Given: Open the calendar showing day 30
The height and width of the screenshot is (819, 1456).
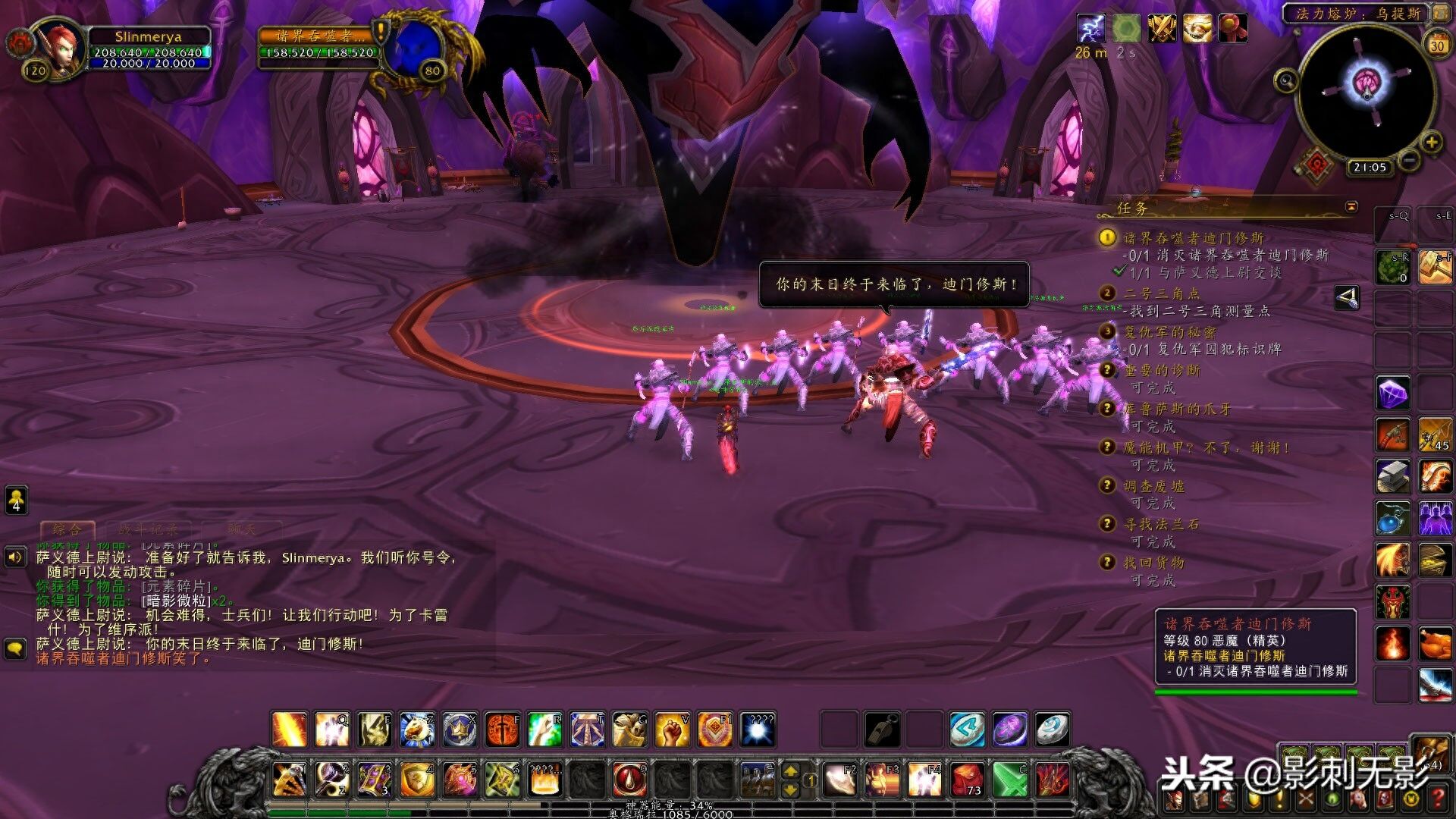Looking at the screenshot, I should 1437,45.
